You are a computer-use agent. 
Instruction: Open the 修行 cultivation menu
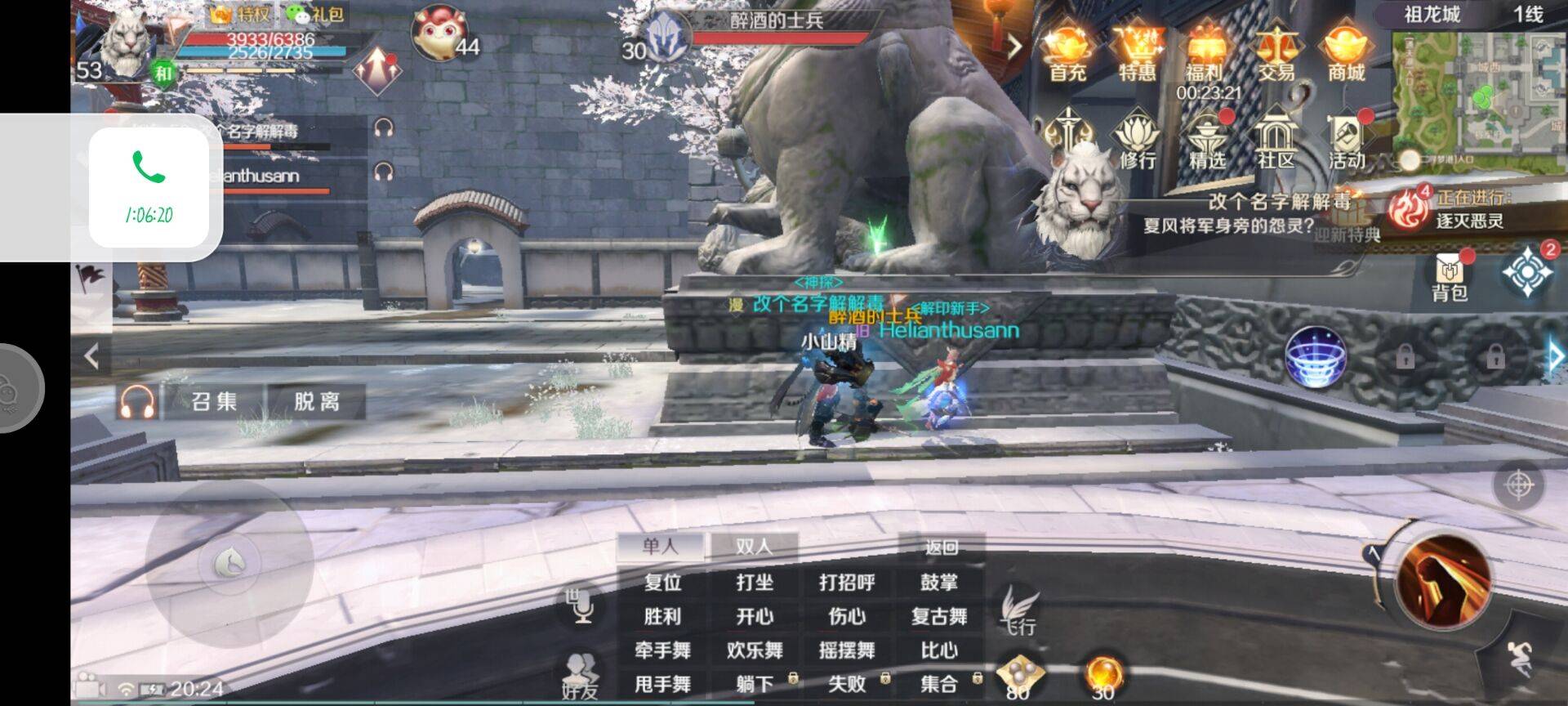pyautogui.click(x=1137, y=142)
